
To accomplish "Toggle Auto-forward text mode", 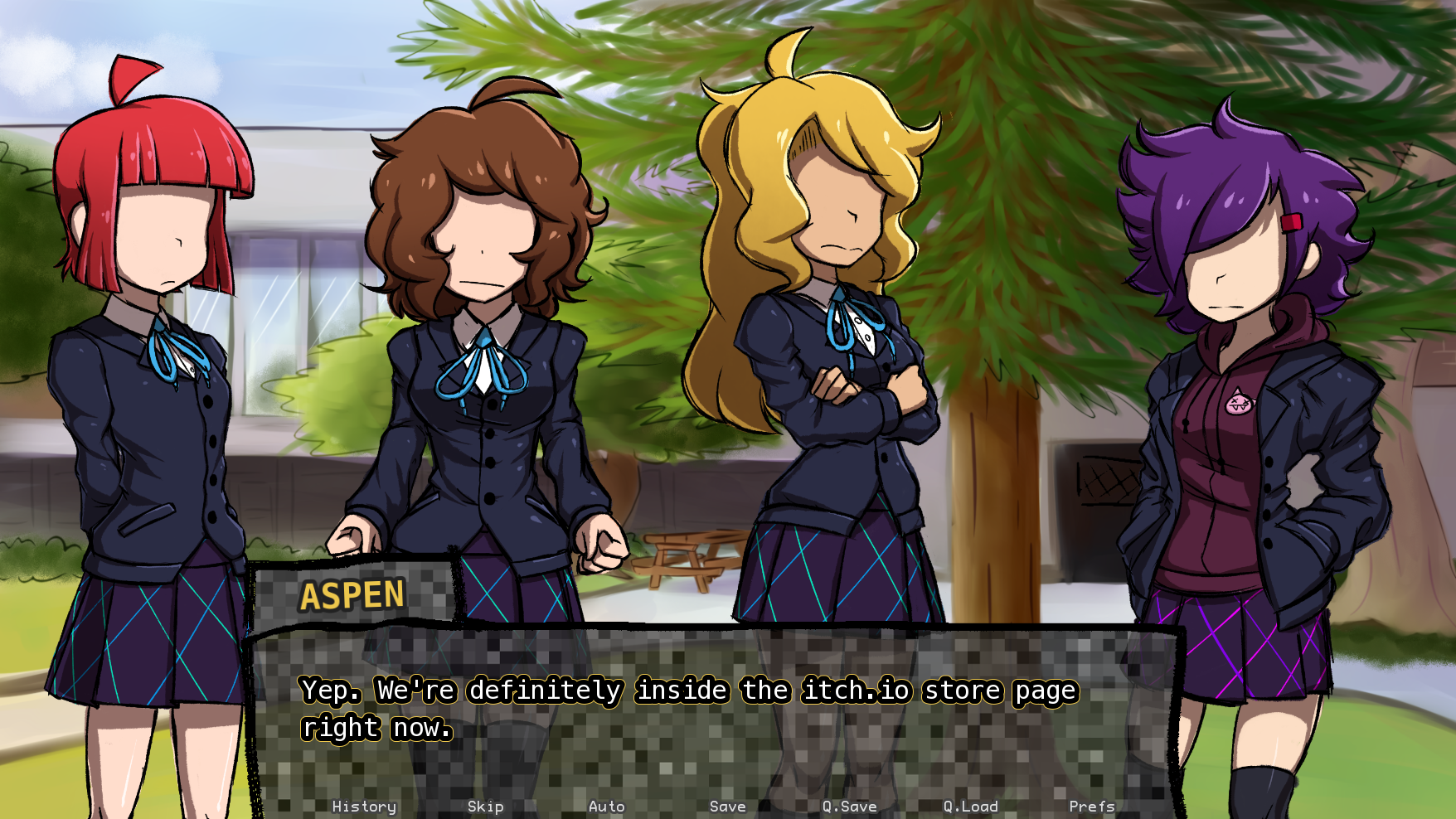I will tap(606, 805).
